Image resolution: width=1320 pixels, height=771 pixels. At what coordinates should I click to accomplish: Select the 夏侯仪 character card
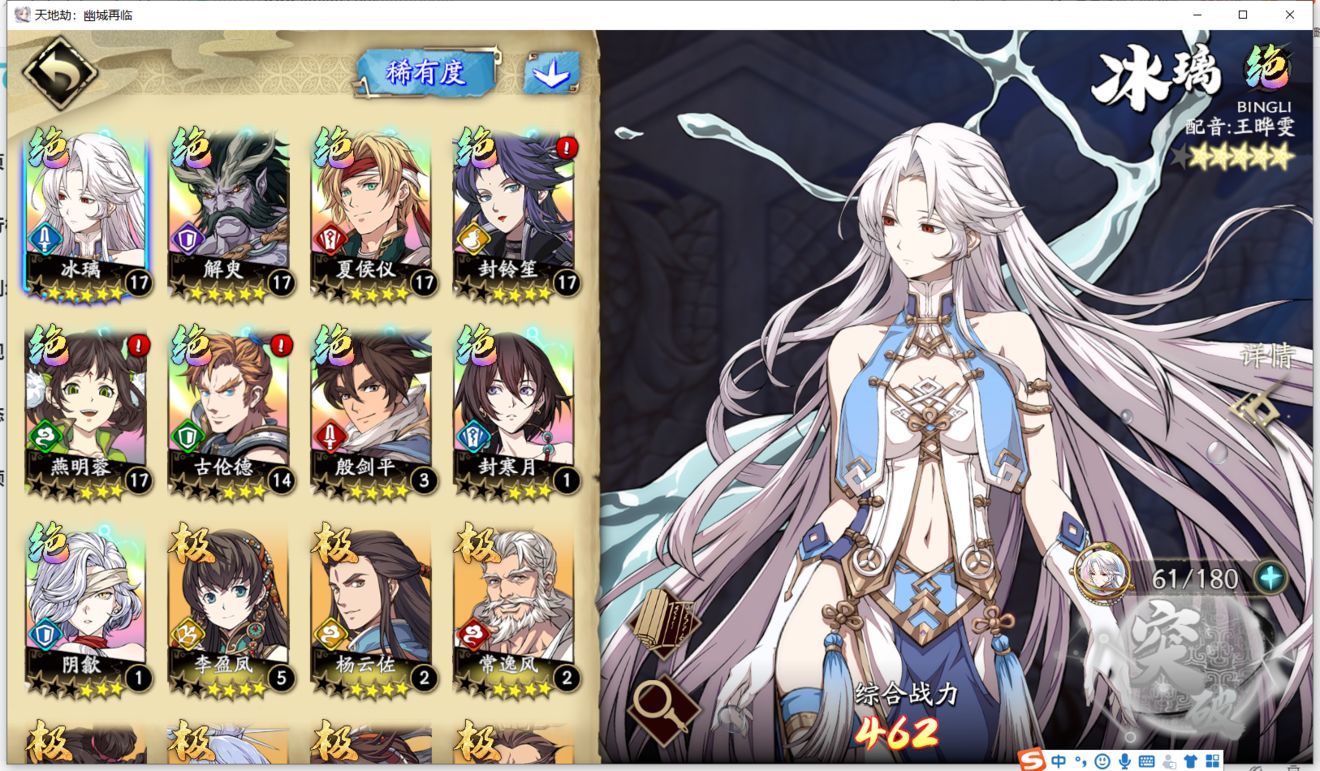372,215
